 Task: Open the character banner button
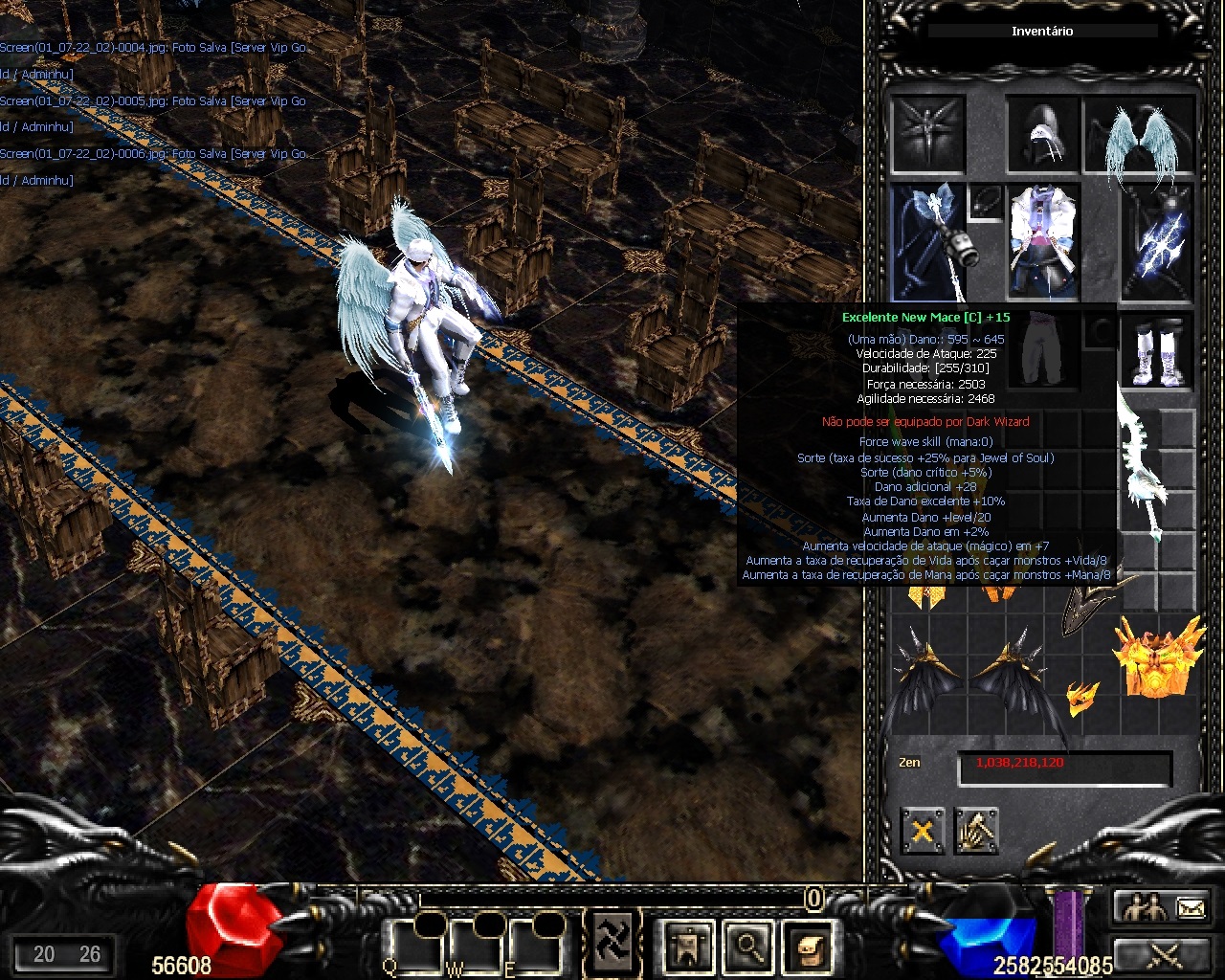click(688, 947)
